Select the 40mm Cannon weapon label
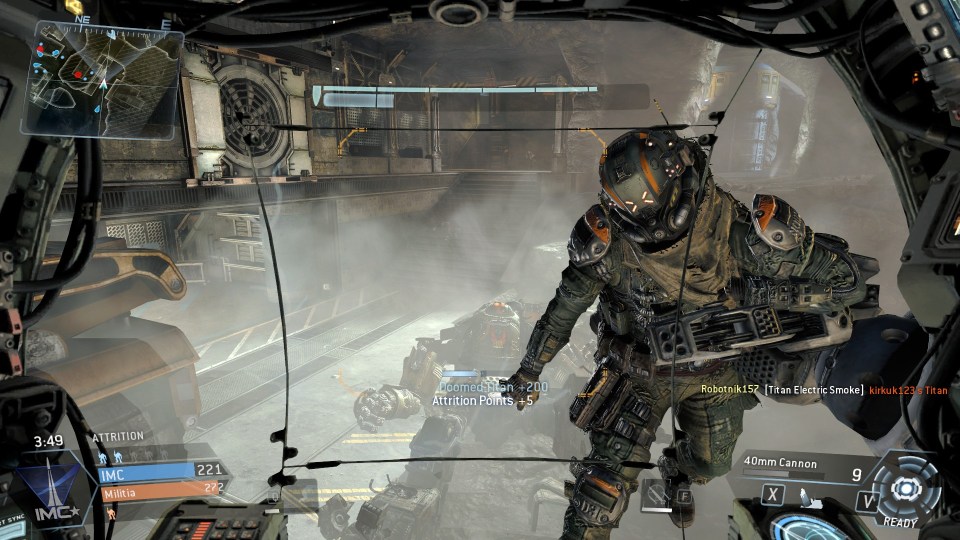This screenshot has height=540, width=960. (781, 463)
